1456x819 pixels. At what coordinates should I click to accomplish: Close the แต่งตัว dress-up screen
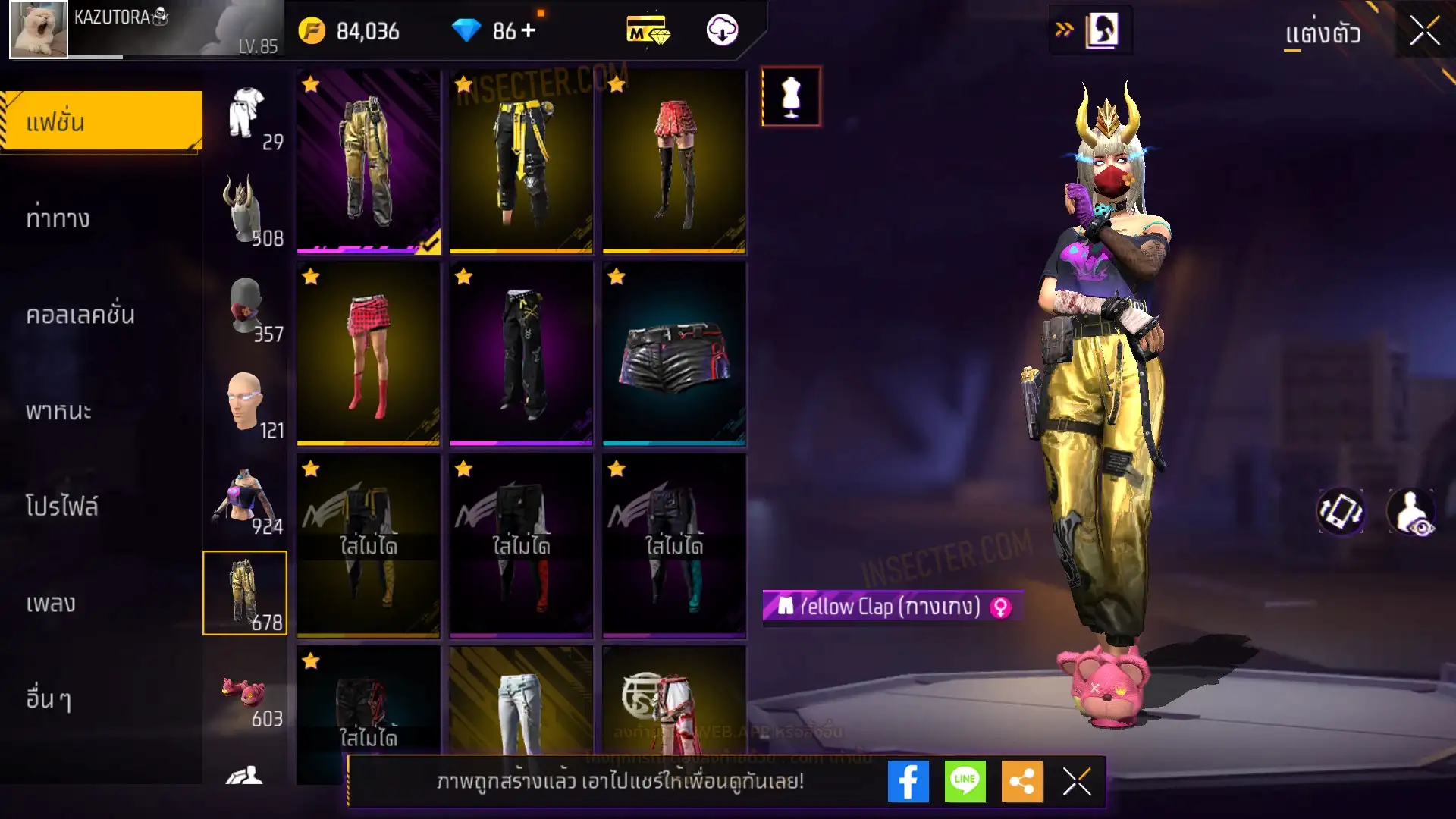pyautogui.click(x=1424, y=32)
